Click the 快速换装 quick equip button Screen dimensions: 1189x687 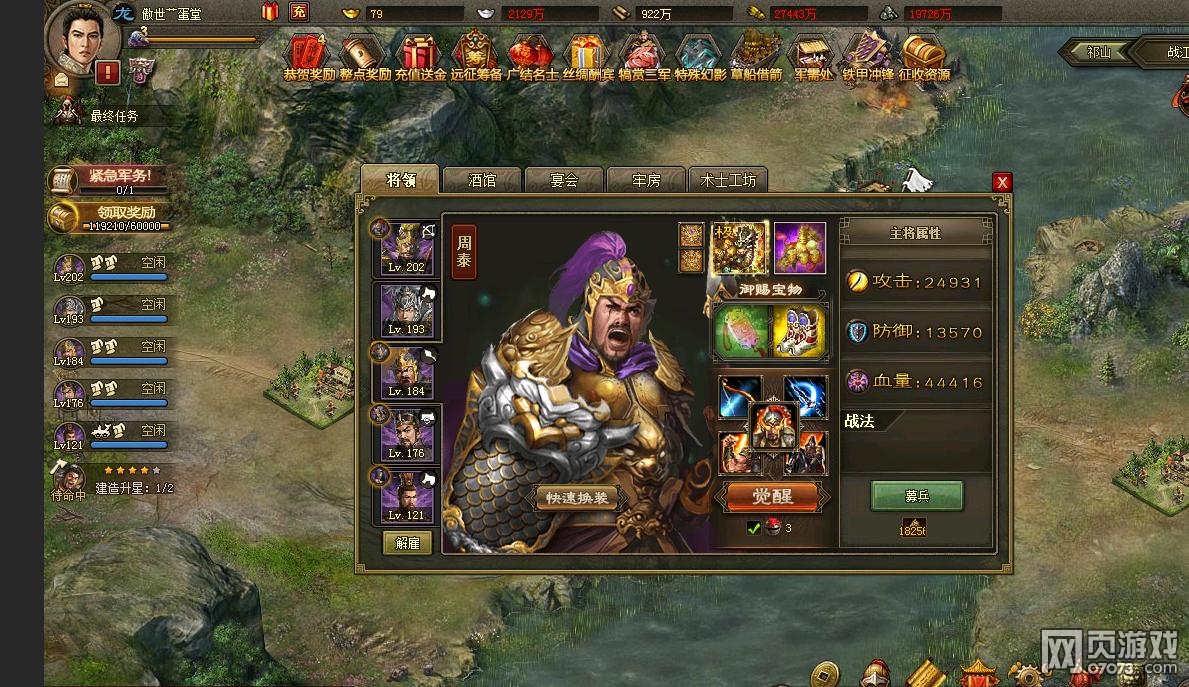point(575,498)
